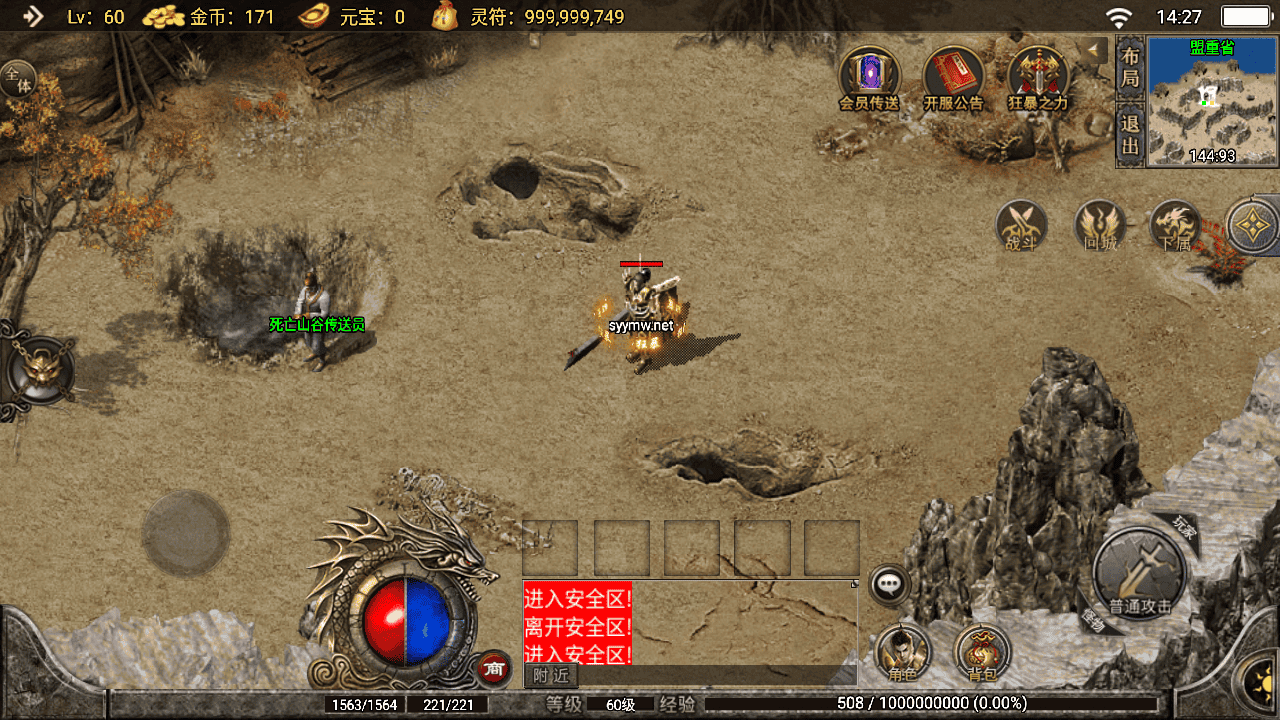Screen dimensions: 1280x720
Task: Open the 会员传送 member teleport portal
Action: click(869, 77)
